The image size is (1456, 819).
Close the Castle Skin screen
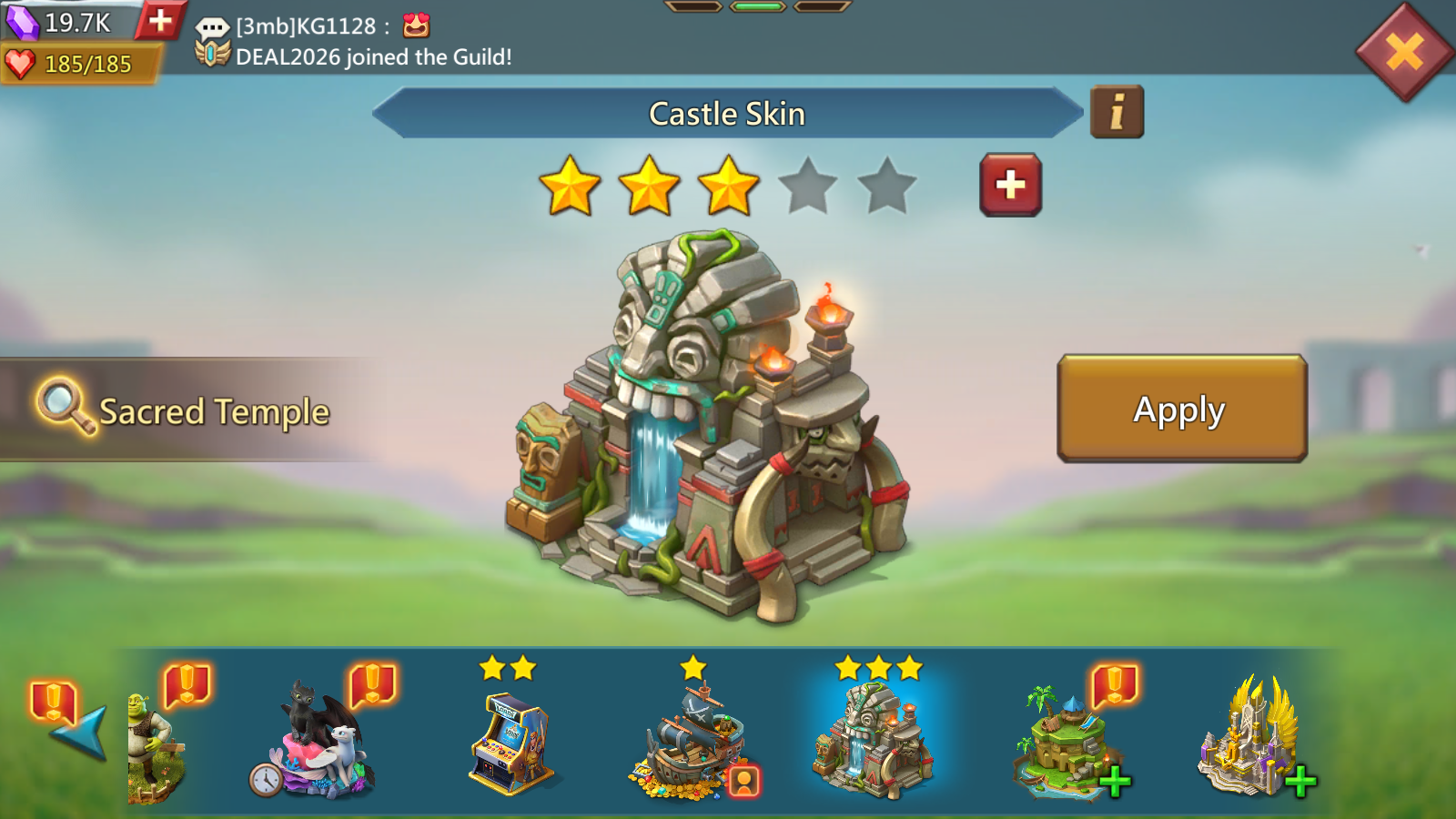(x=1404, y=52)
